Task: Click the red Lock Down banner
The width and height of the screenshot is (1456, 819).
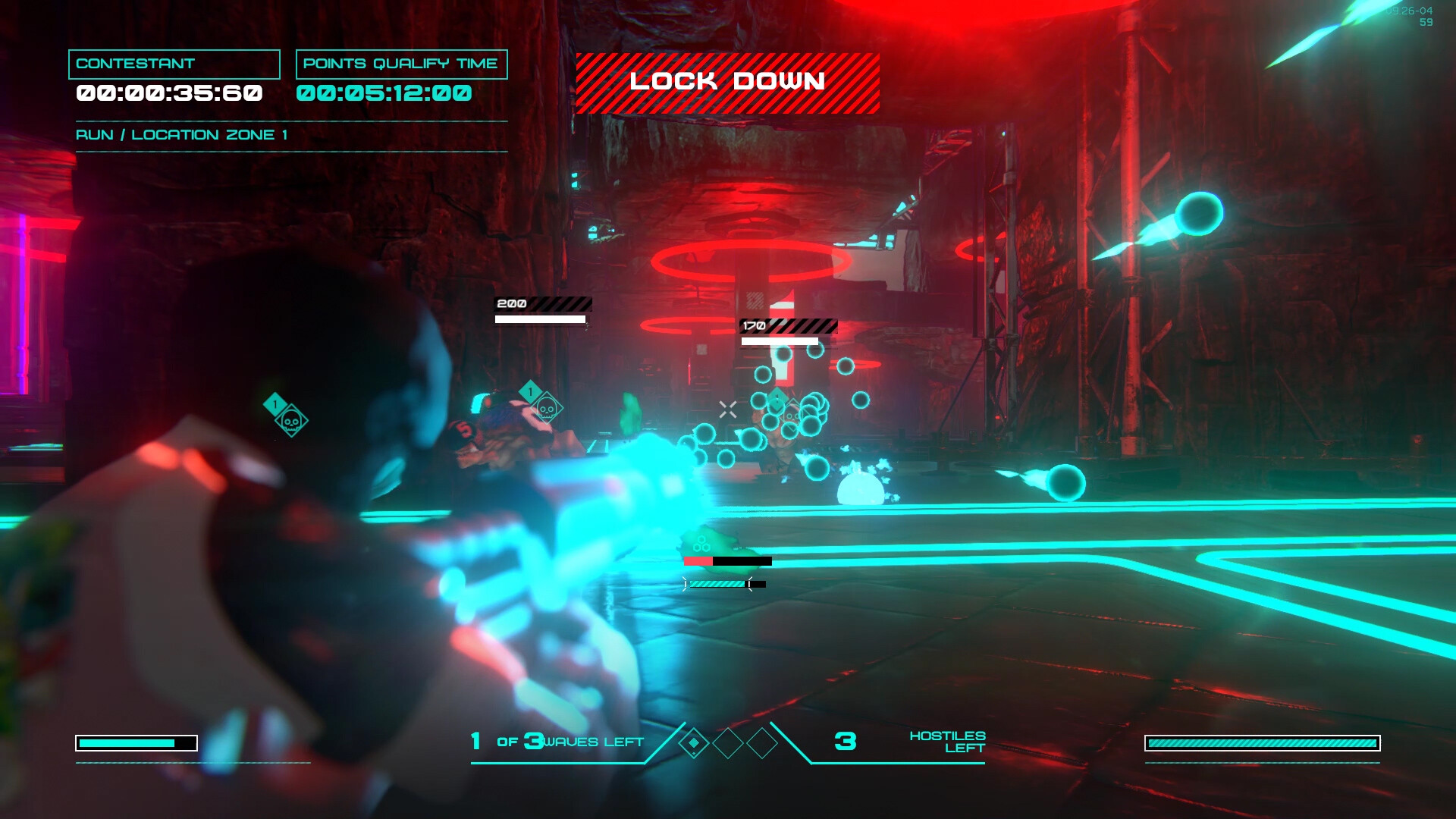Action: (727, 83)
